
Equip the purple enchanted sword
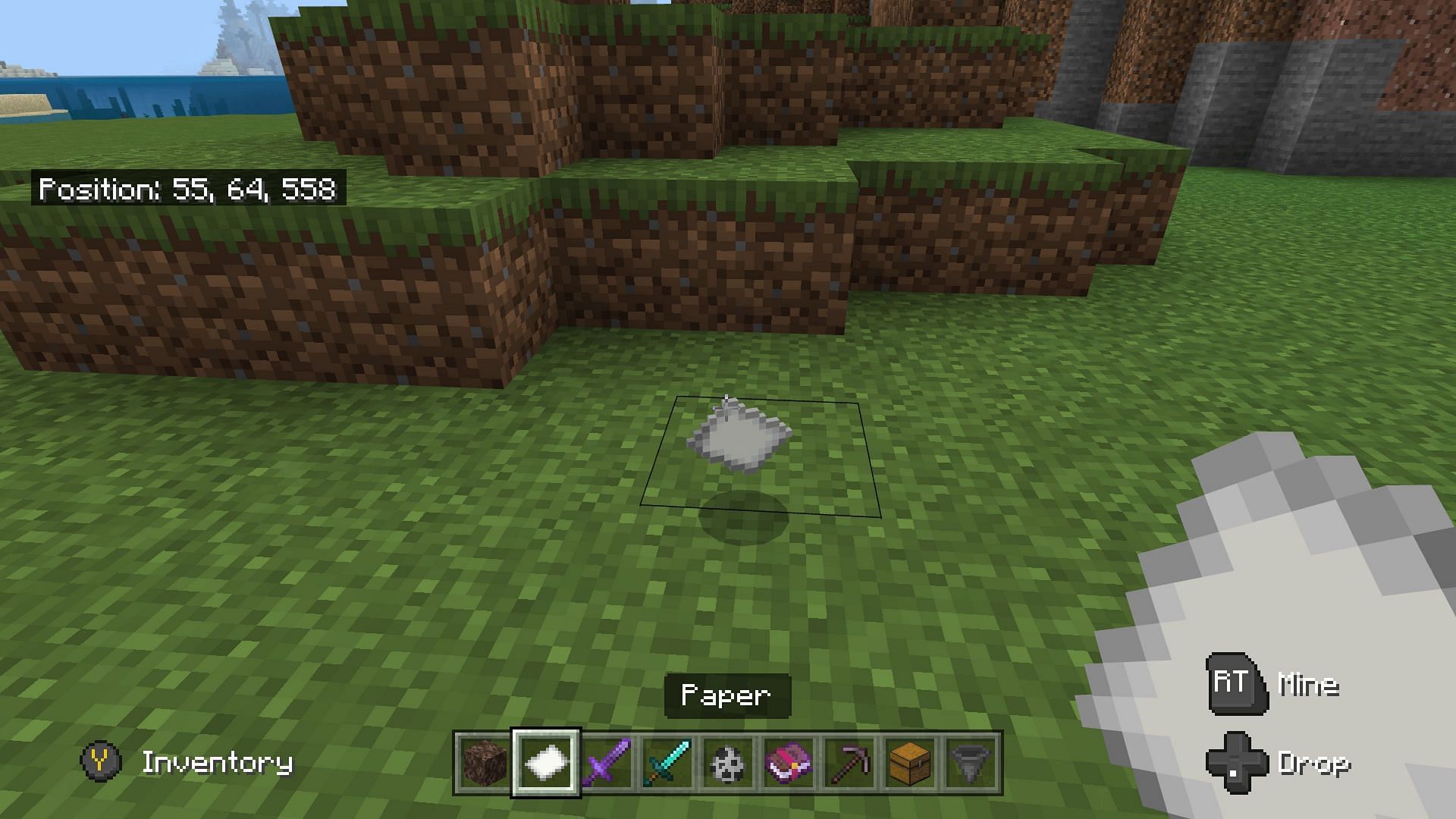click(x=607, y=763)
